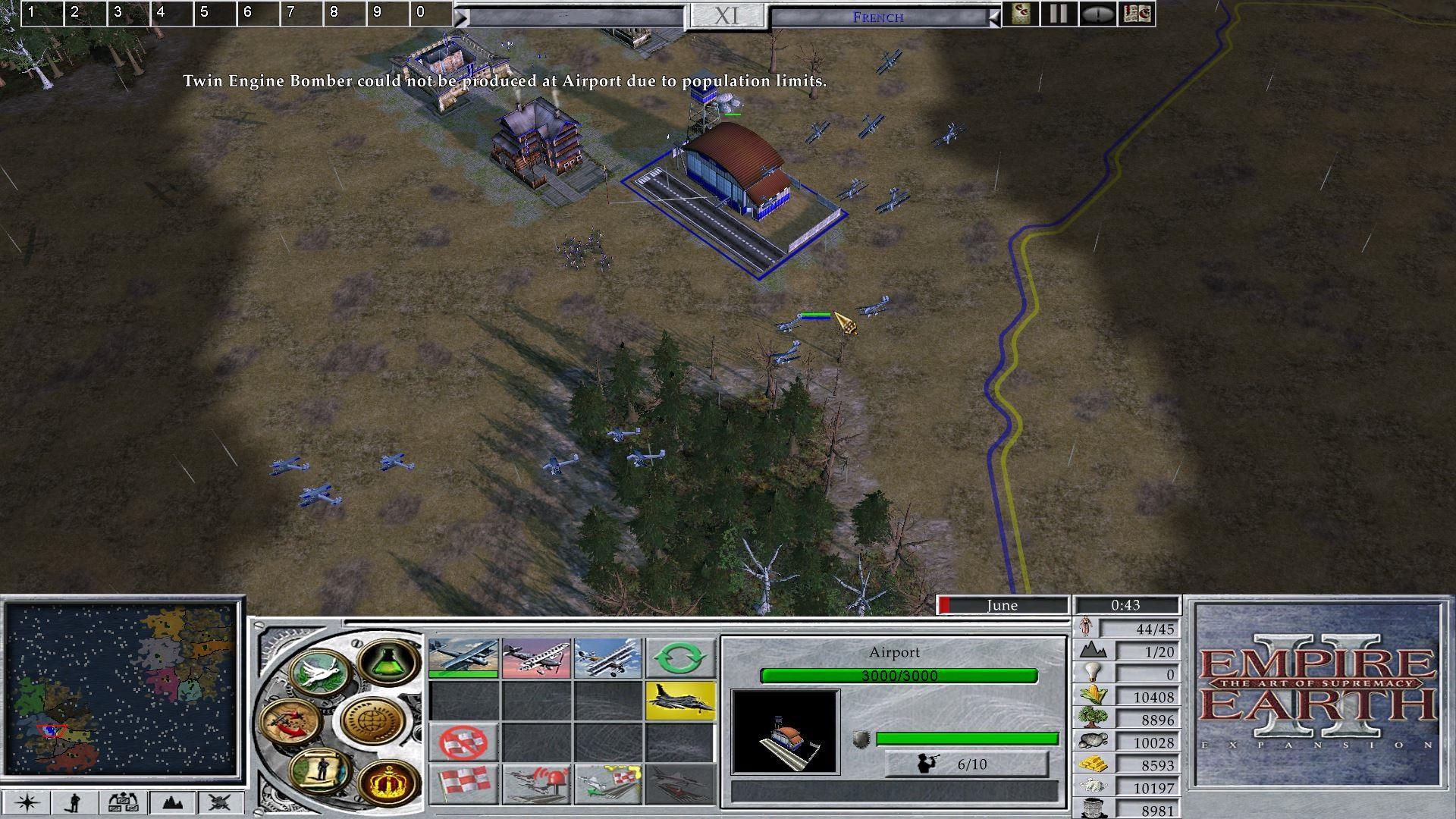This screenshot has width=1456, height=819.
Task: Select the yellow jet fighter upgrade
Action: 680,700
